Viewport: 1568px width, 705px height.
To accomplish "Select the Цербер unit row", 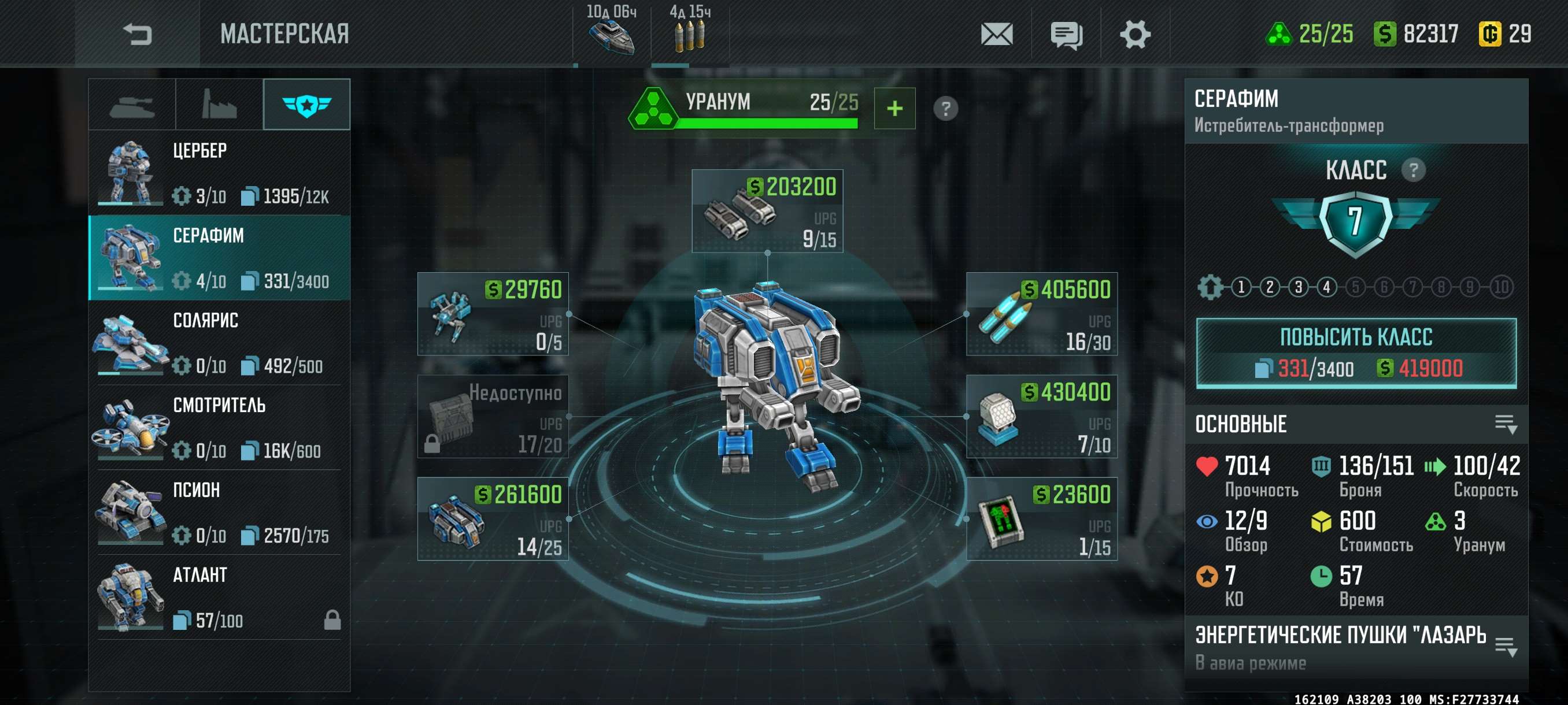I will tap(219, 173).
